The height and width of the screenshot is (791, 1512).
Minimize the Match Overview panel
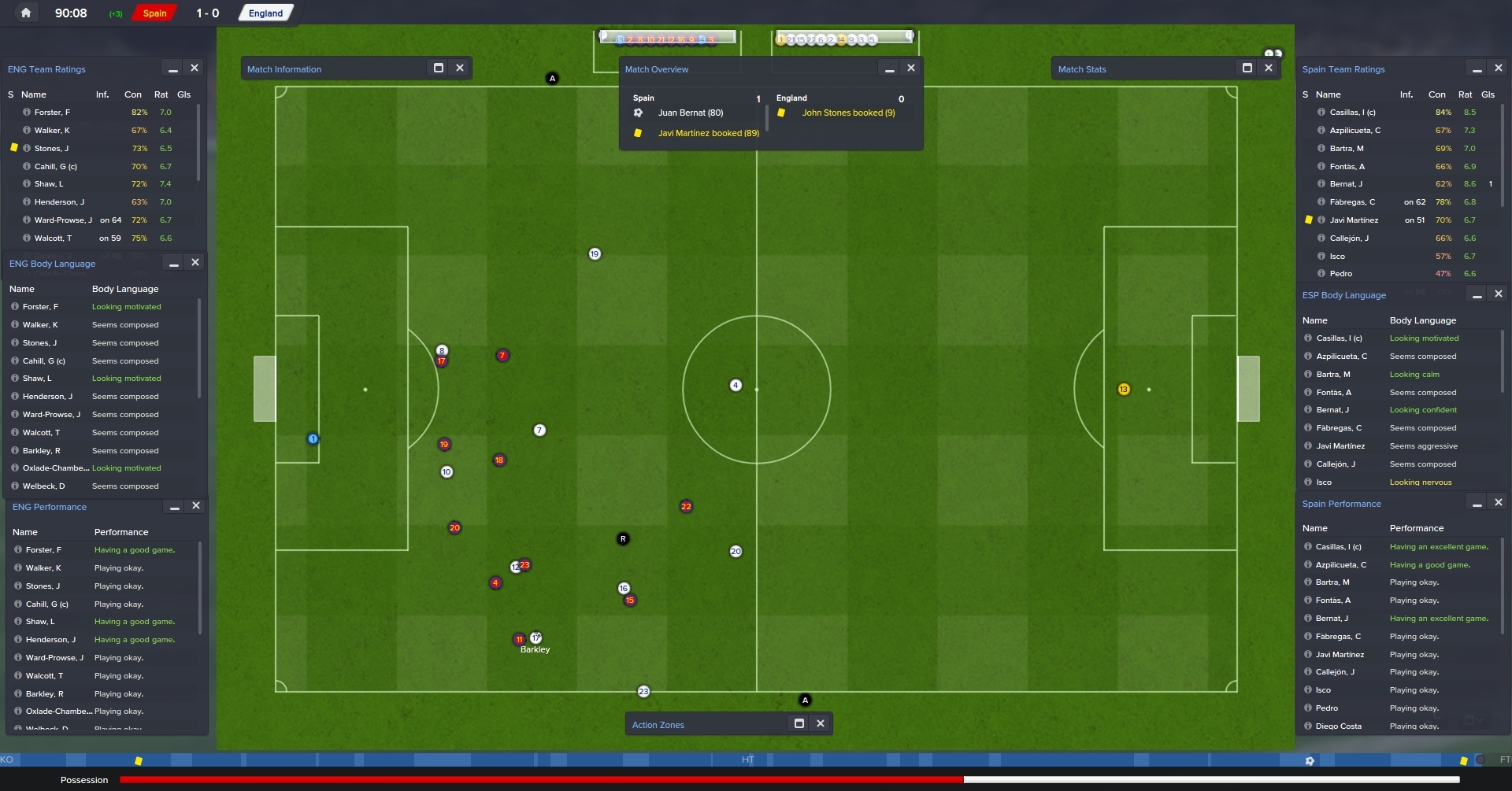pos(890,69)
